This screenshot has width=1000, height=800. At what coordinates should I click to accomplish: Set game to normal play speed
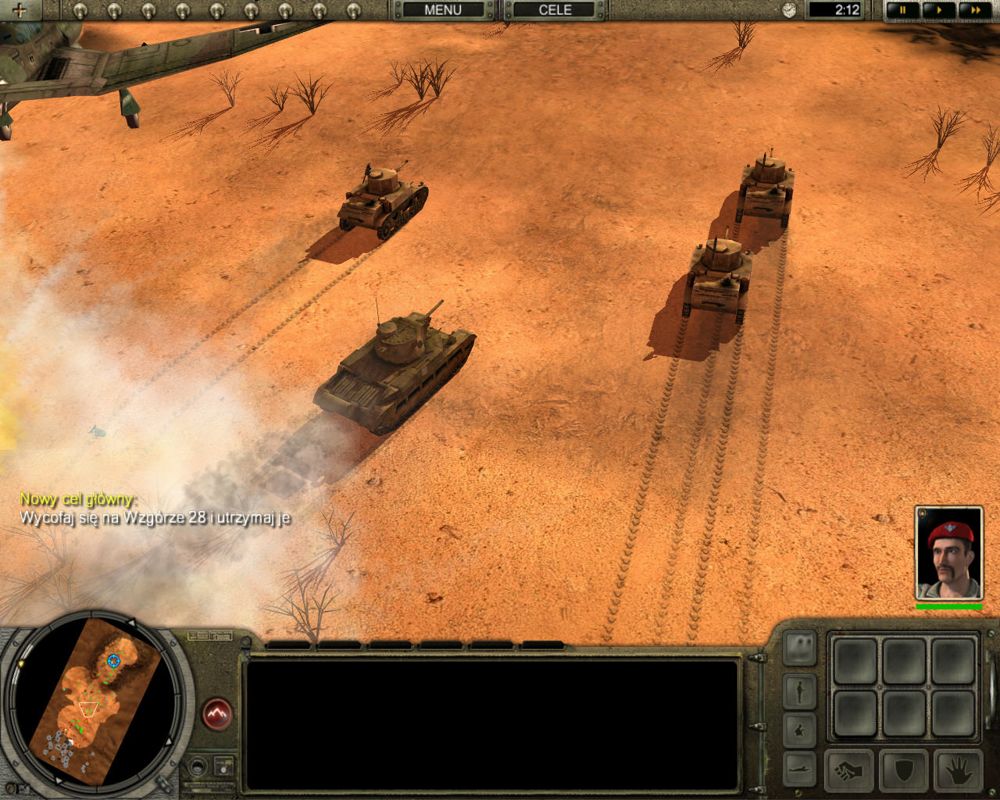937,10
